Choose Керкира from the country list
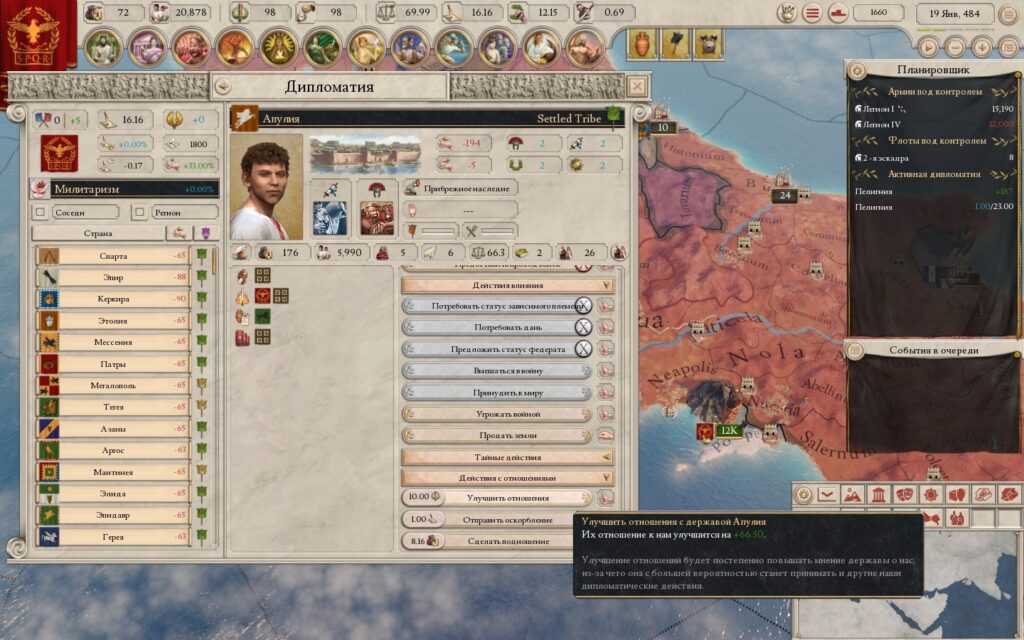 click(113, 298)
